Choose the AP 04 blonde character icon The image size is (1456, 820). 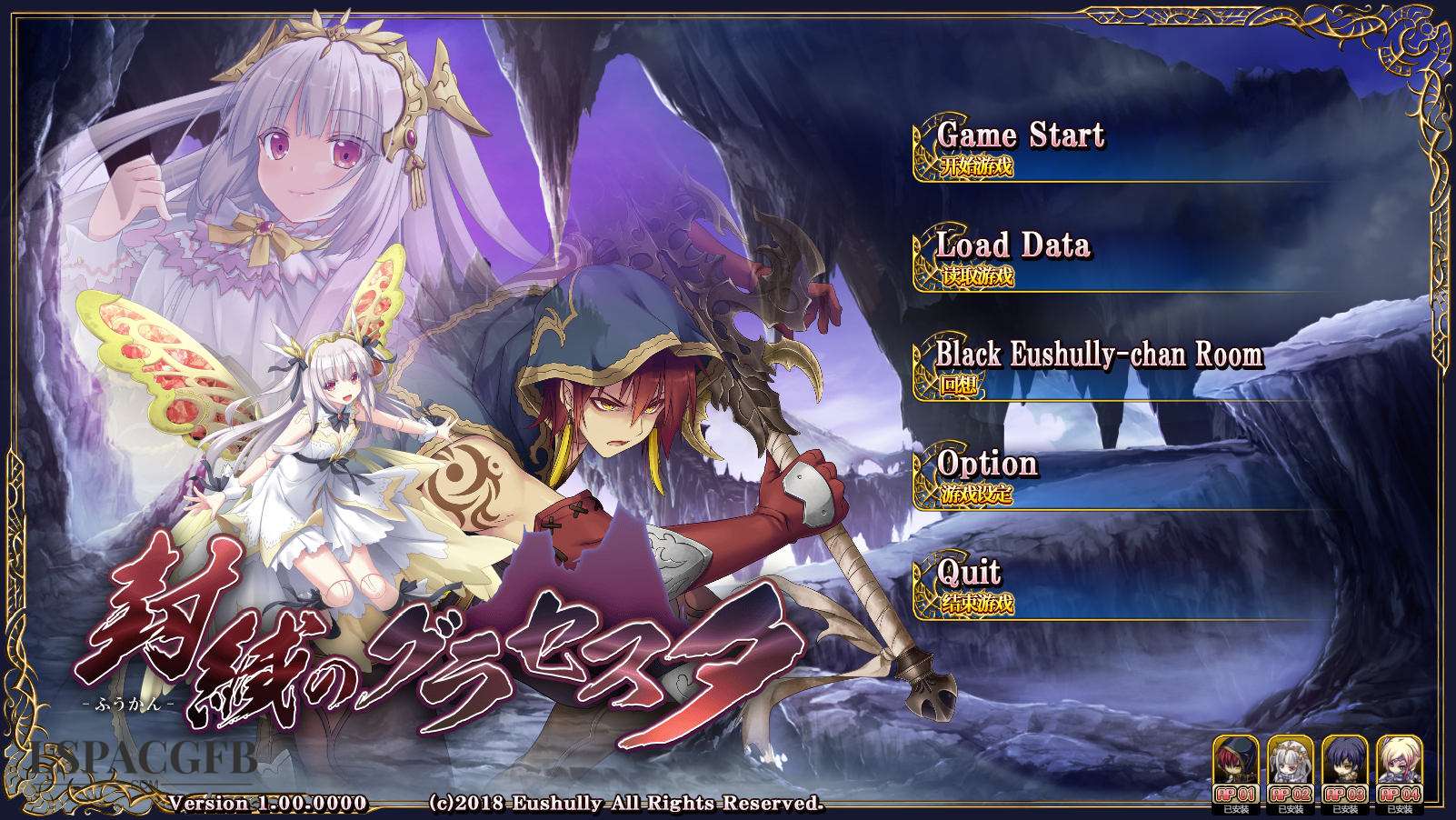(1400, 771)
